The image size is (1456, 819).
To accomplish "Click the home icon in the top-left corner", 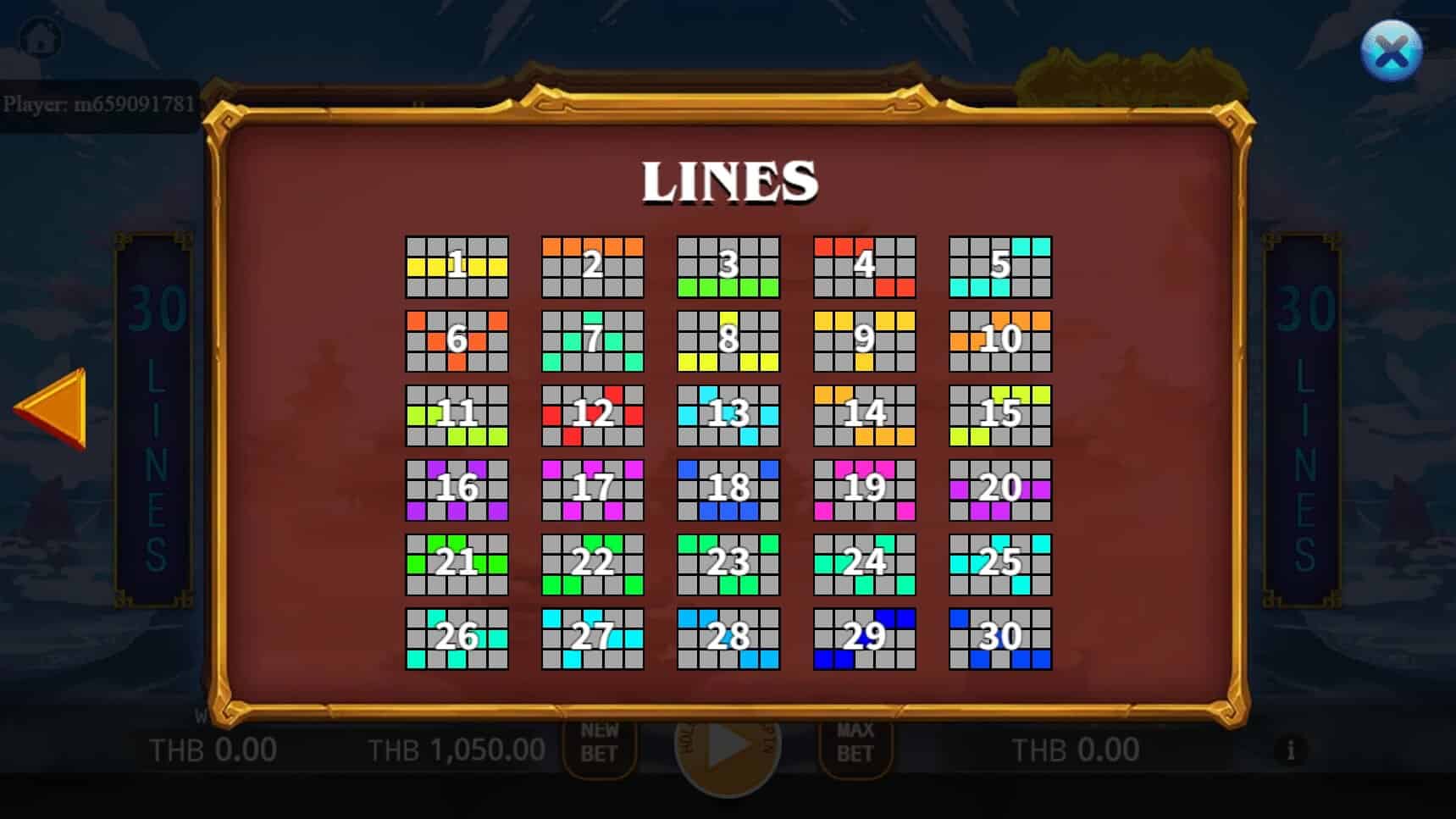I will point(40,36).
